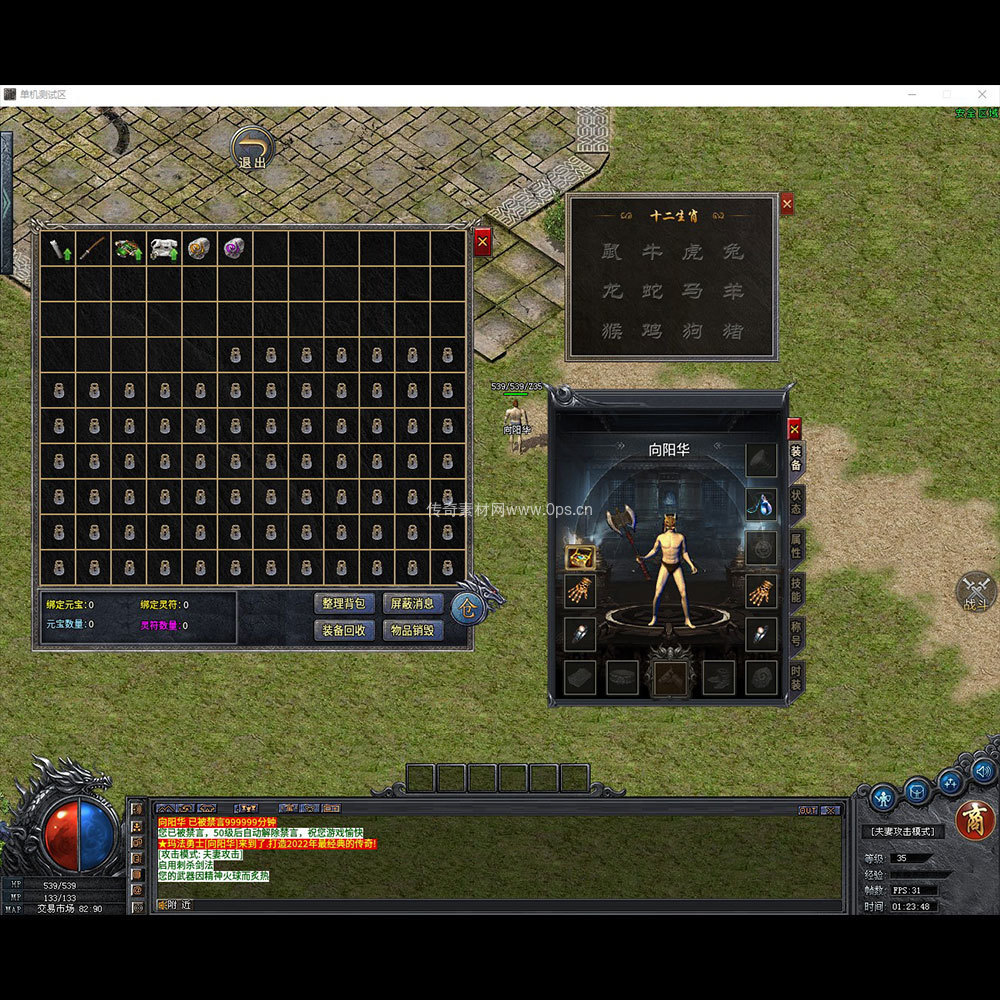Switch to the 状态 status tab
The image size is (1000, 1000).
point(796,502)
